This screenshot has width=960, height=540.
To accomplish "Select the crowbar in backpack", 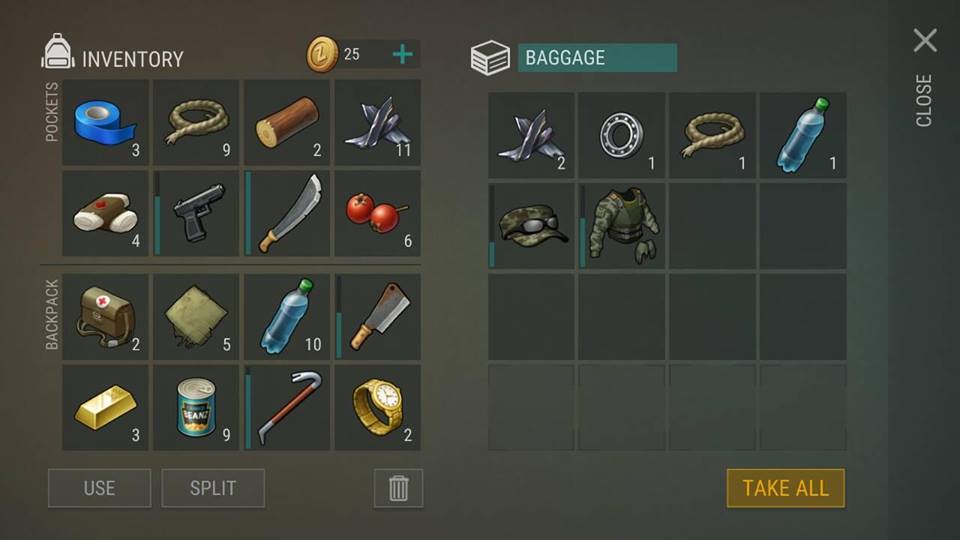I will (286, 407).
